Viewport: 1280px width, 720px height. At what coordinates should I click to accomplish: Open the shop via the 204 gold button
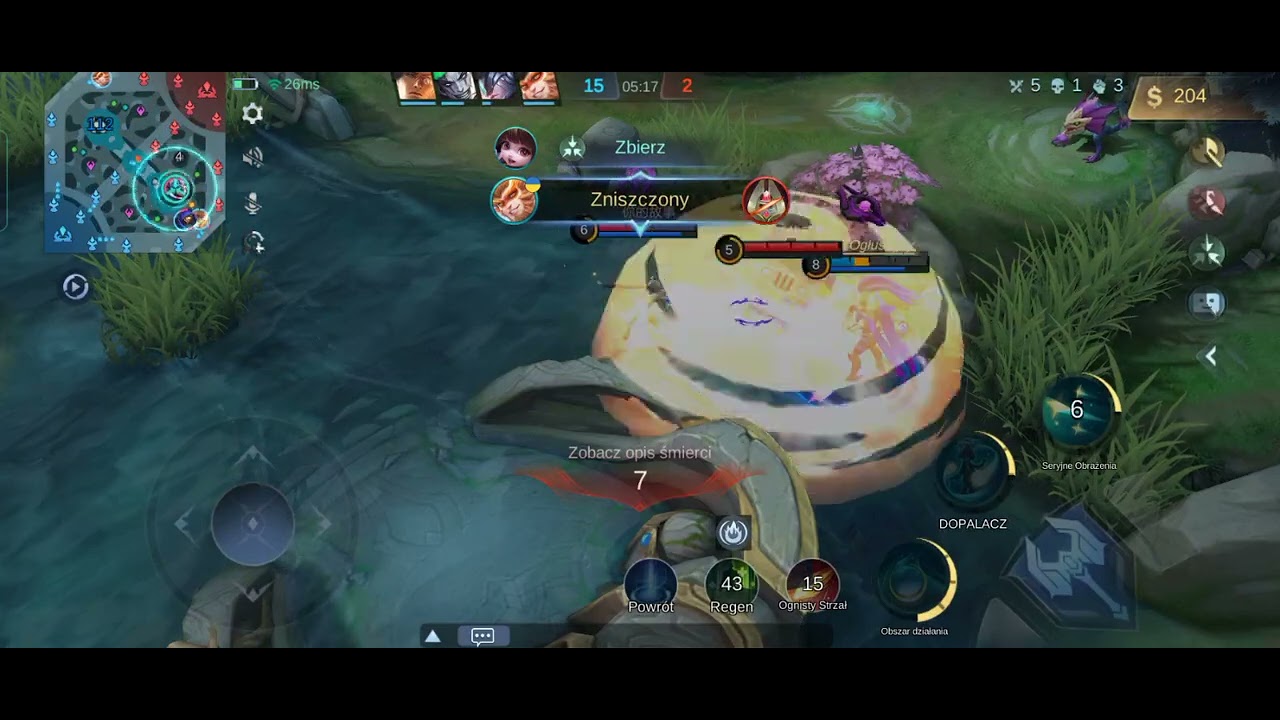tap(1178, 96)
